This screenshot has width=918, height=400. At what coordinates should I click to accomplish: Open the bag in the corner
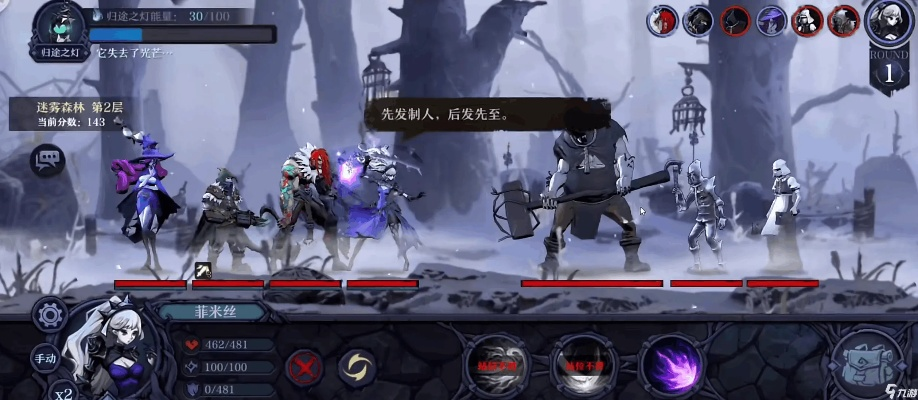pos(869,363)
